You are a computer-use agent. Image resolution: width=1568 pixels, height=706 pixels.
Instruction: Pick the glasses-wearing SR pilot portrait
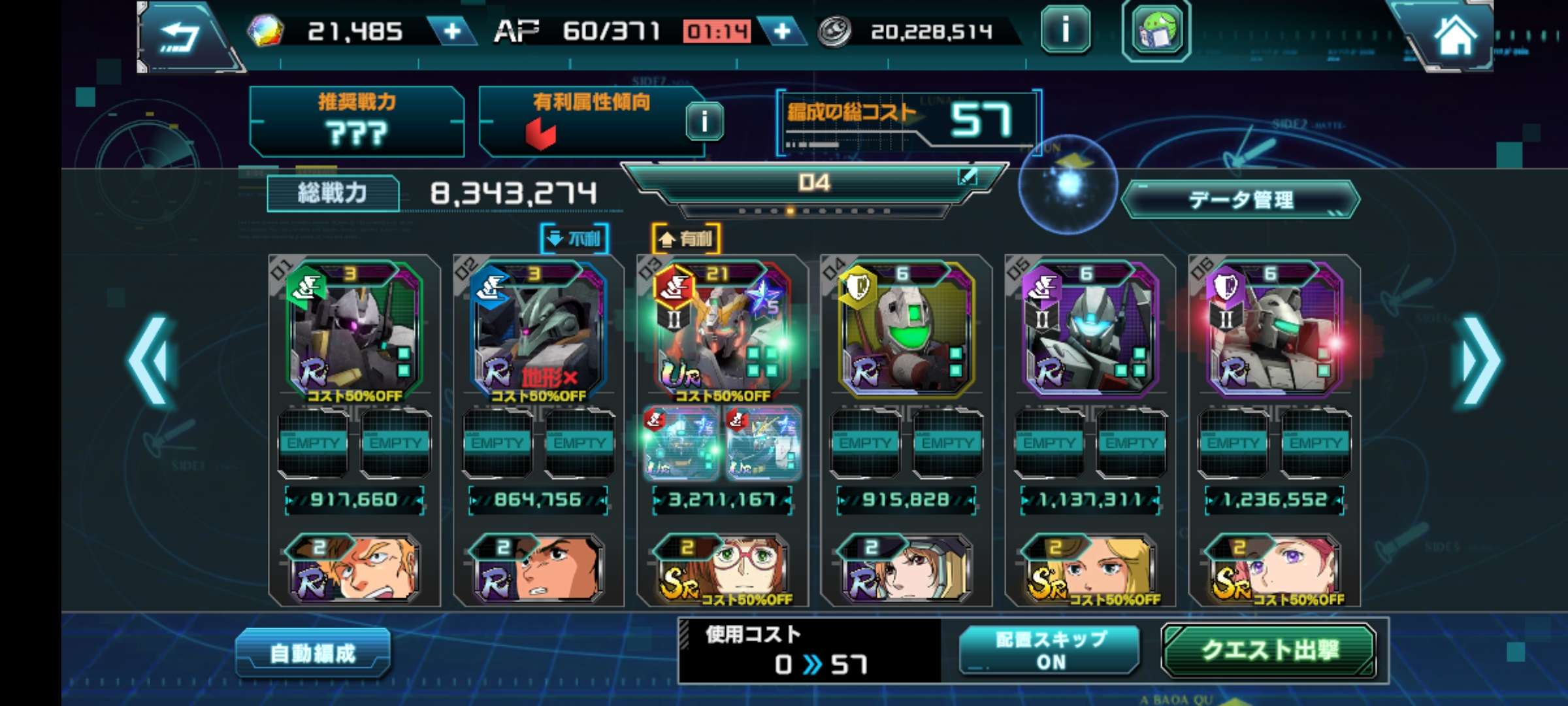pos(722,569)
